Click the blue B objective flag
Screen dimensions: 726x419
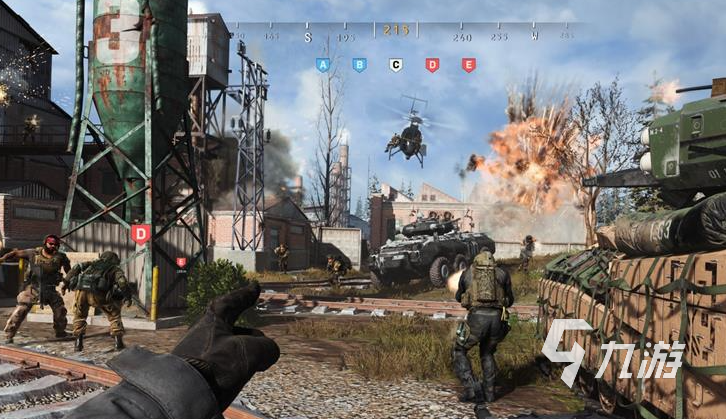359,65
